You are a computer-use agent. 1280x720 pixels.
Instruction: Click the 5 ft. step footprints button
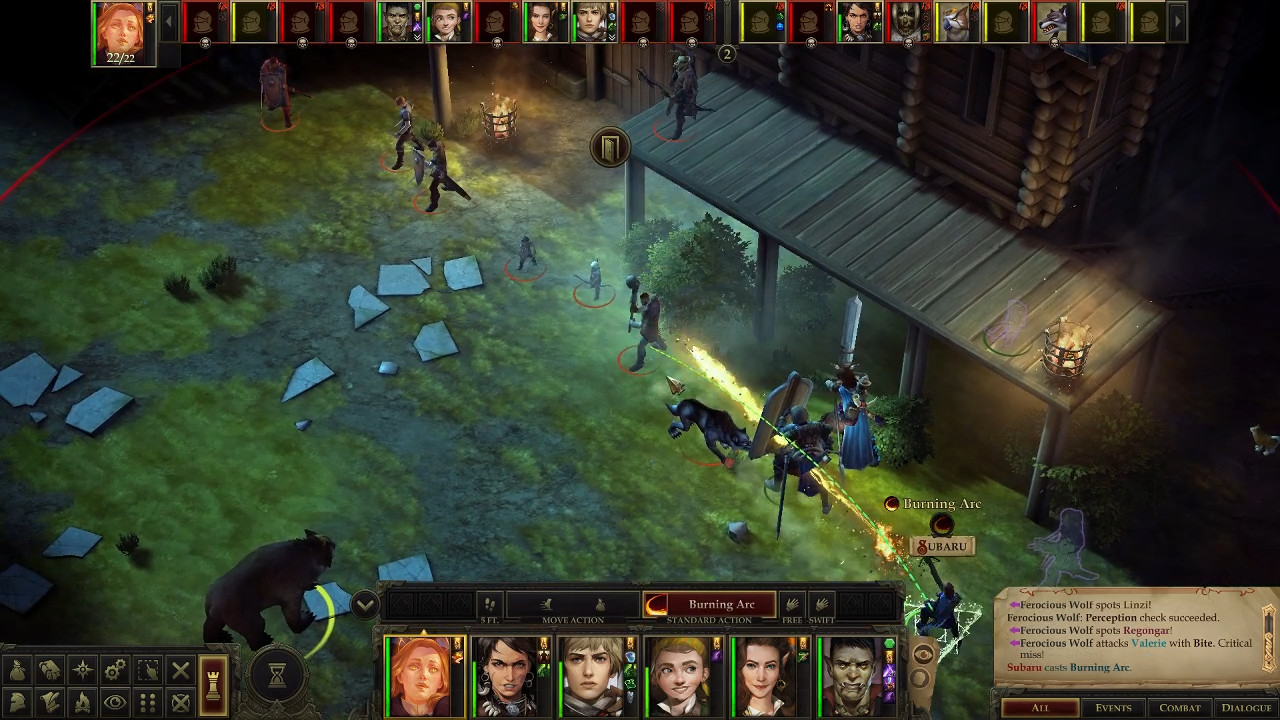[489, 604]
